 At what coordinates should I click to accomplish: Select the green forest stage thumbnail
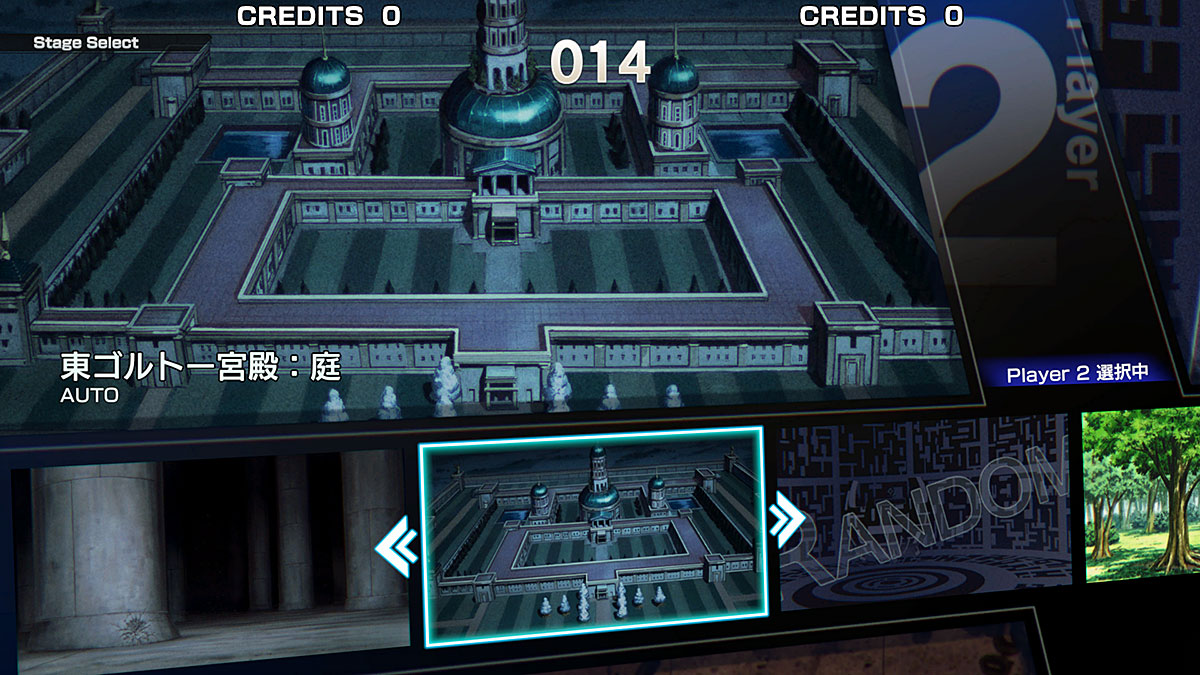[1142, 495]
